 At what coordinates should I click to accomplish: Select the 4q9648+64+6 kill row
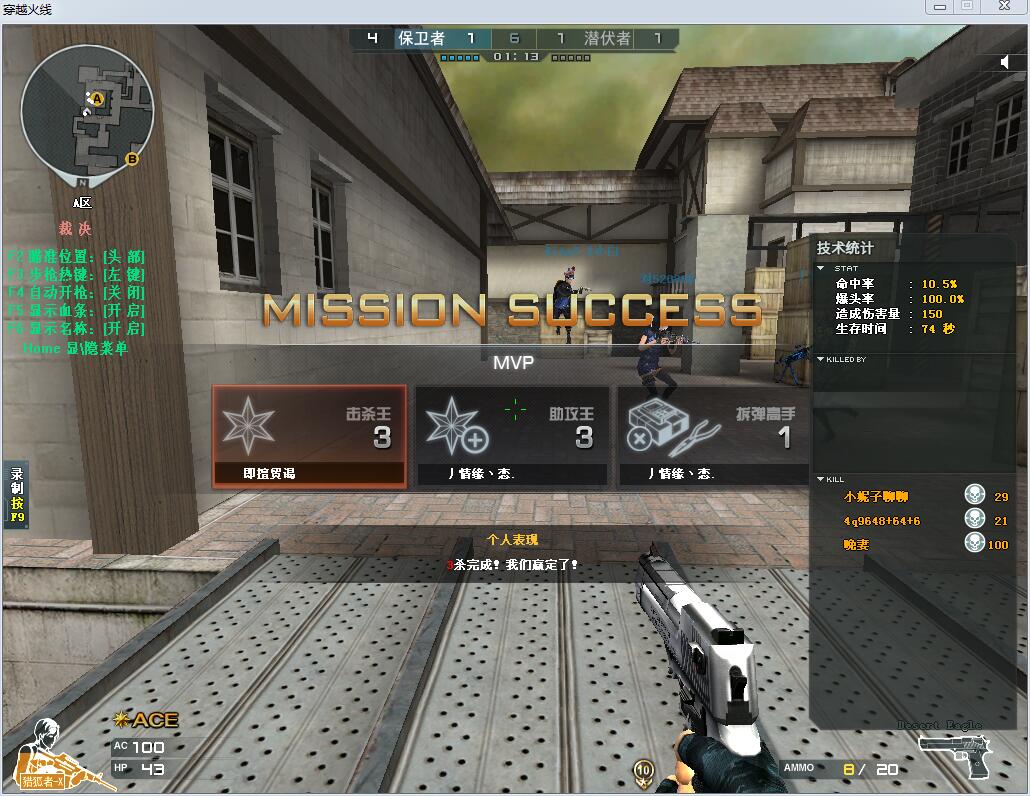coord(910,521)
